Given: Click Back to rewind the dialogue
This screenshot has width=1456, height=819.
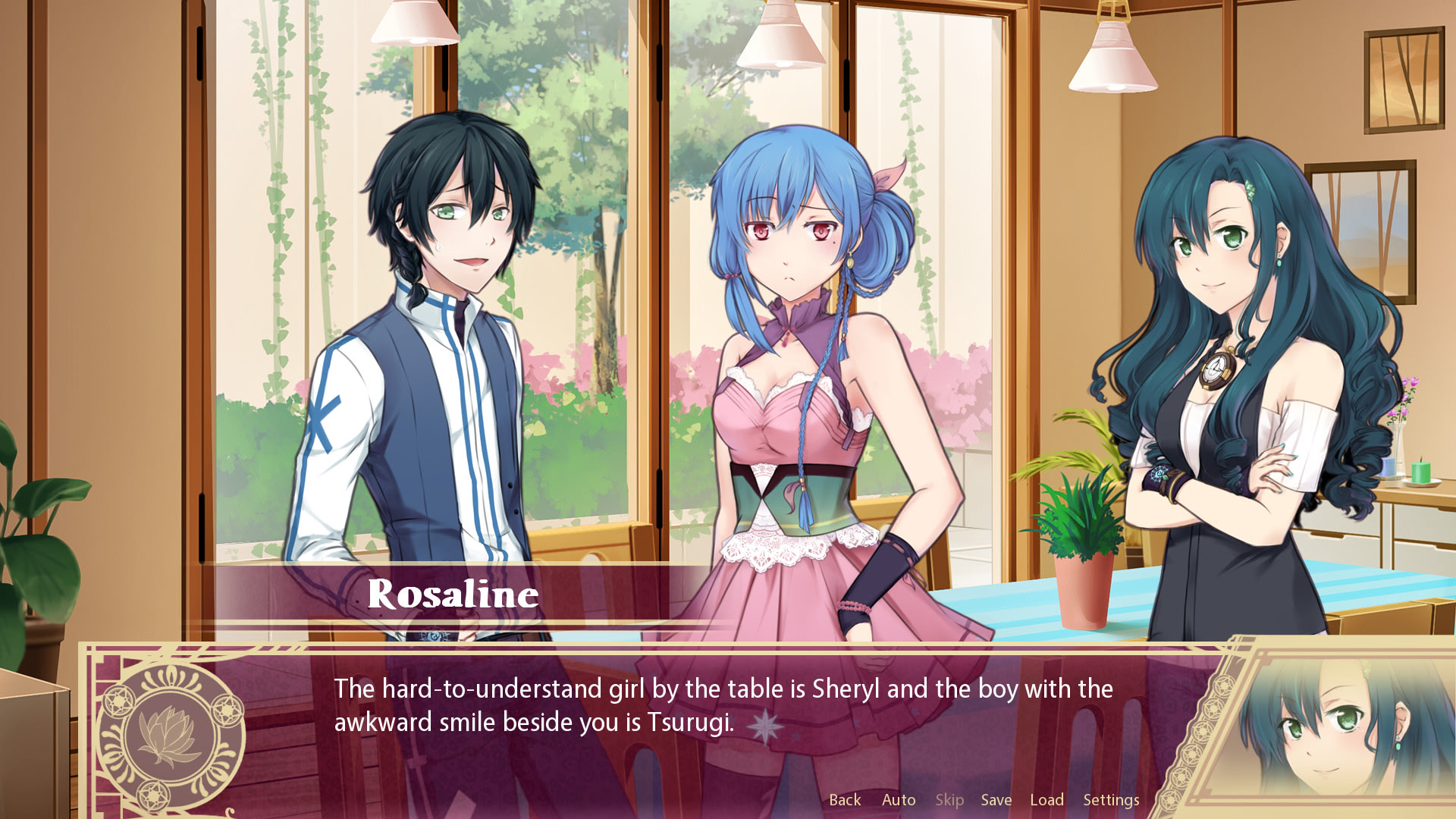Looking at the screenshot, I should [x=845, y=800].
